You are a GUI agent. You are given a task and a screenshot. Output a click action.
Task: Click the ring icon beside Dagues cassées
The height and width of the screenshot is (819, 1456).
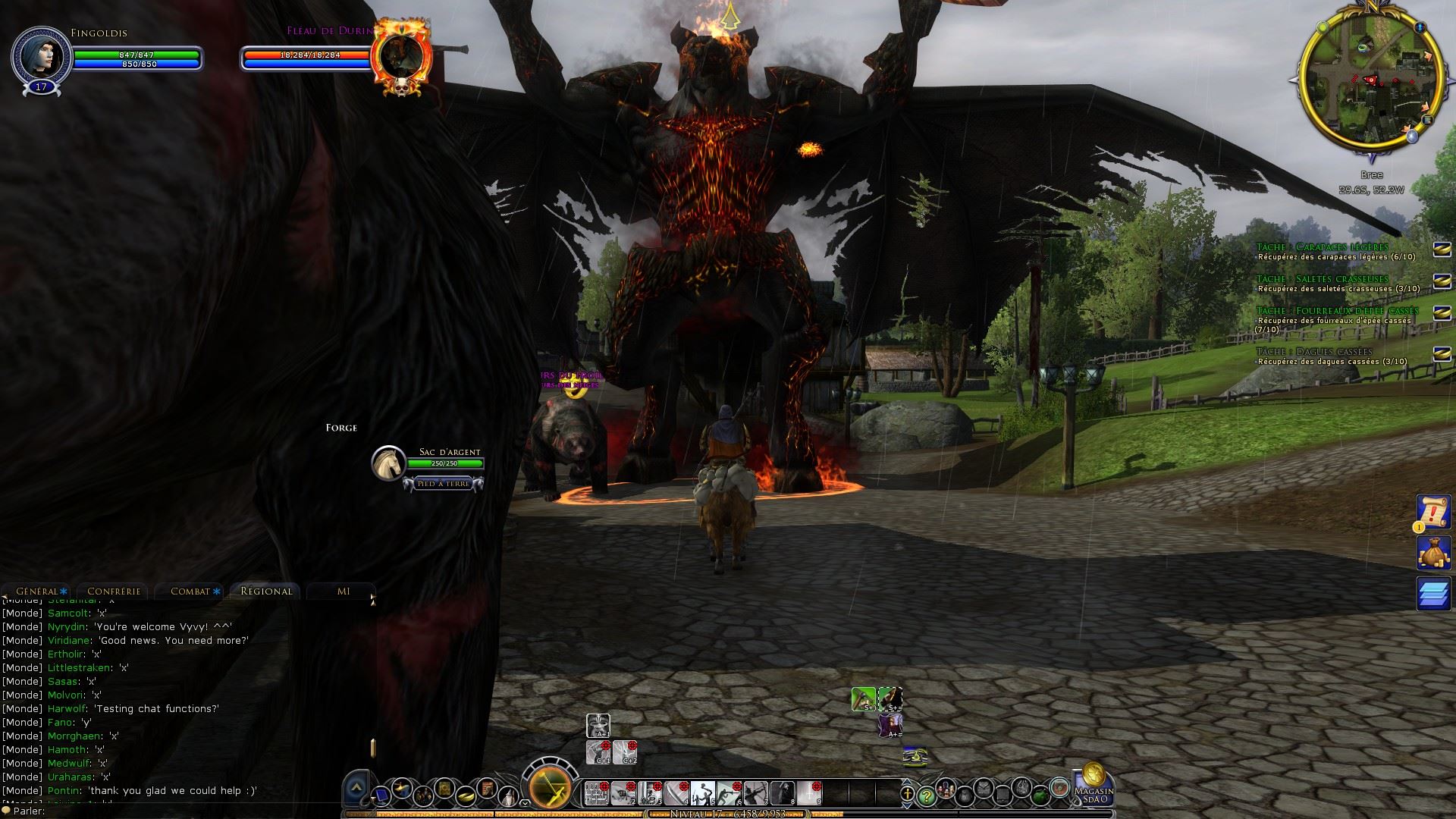point(1442,354)
